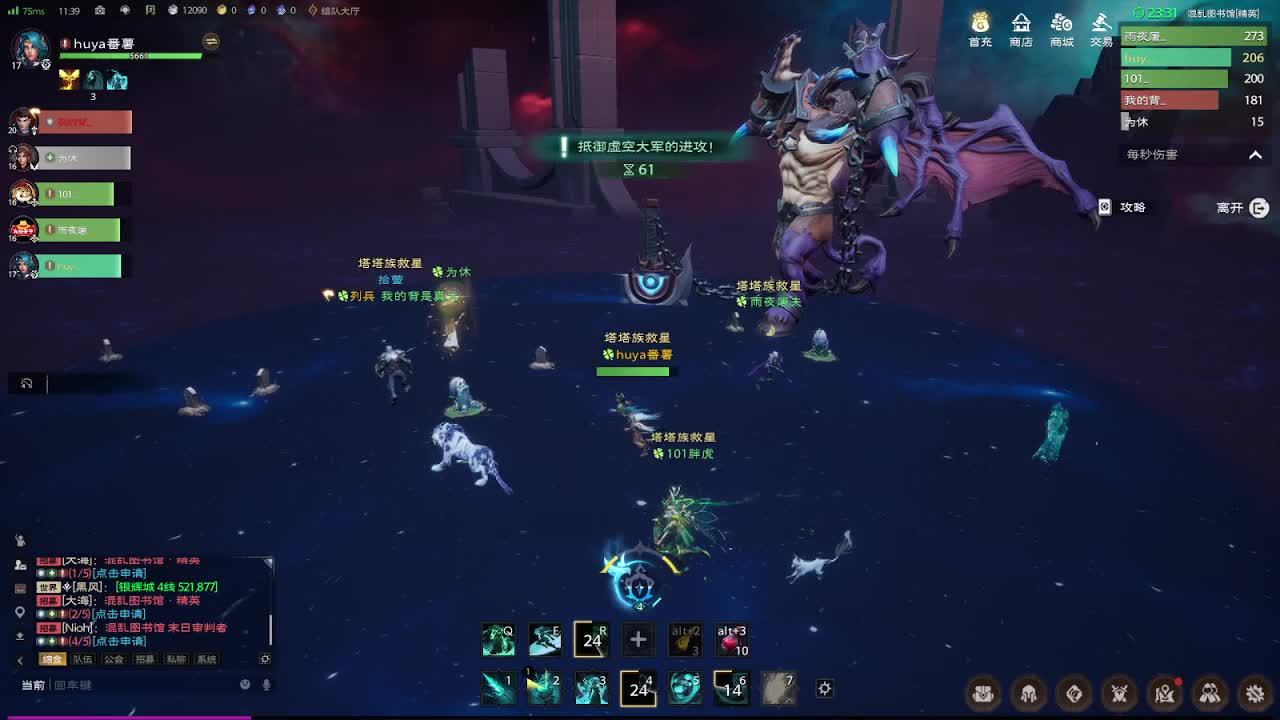
Task: Open the 交易 trading house
Action: point(1101,29)
